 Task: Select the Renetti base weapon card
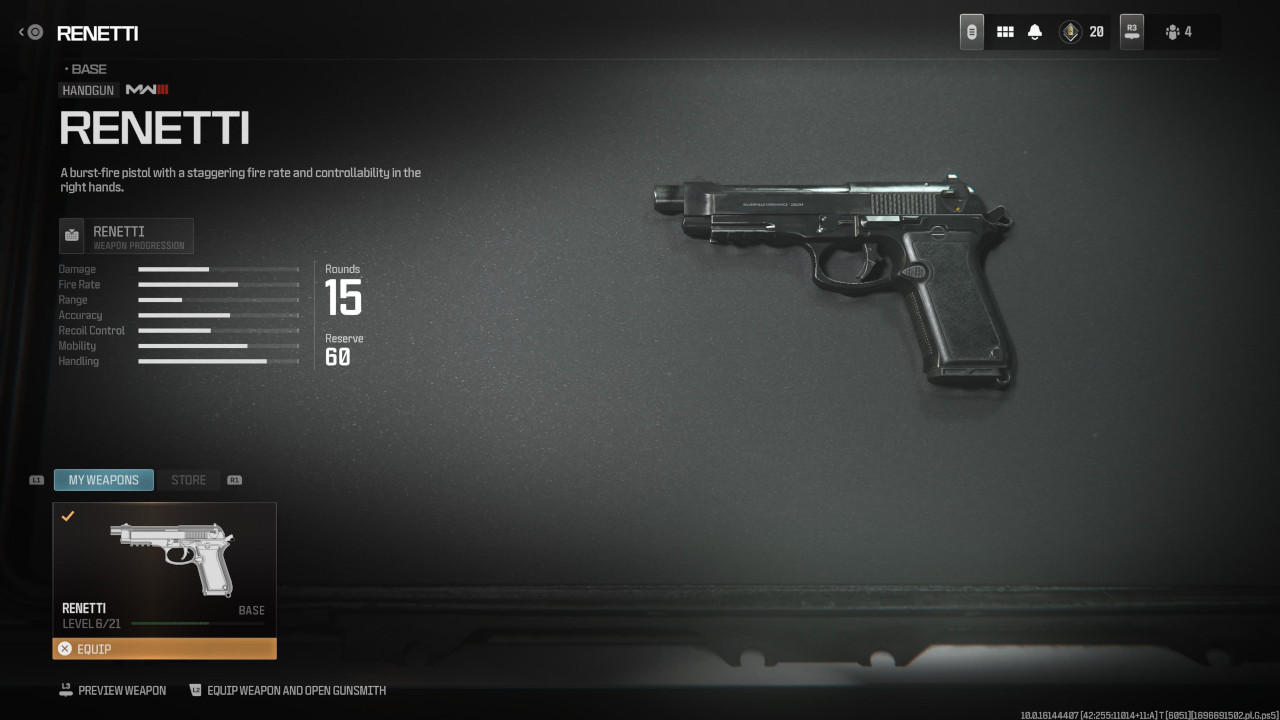[x=164, y=569]
